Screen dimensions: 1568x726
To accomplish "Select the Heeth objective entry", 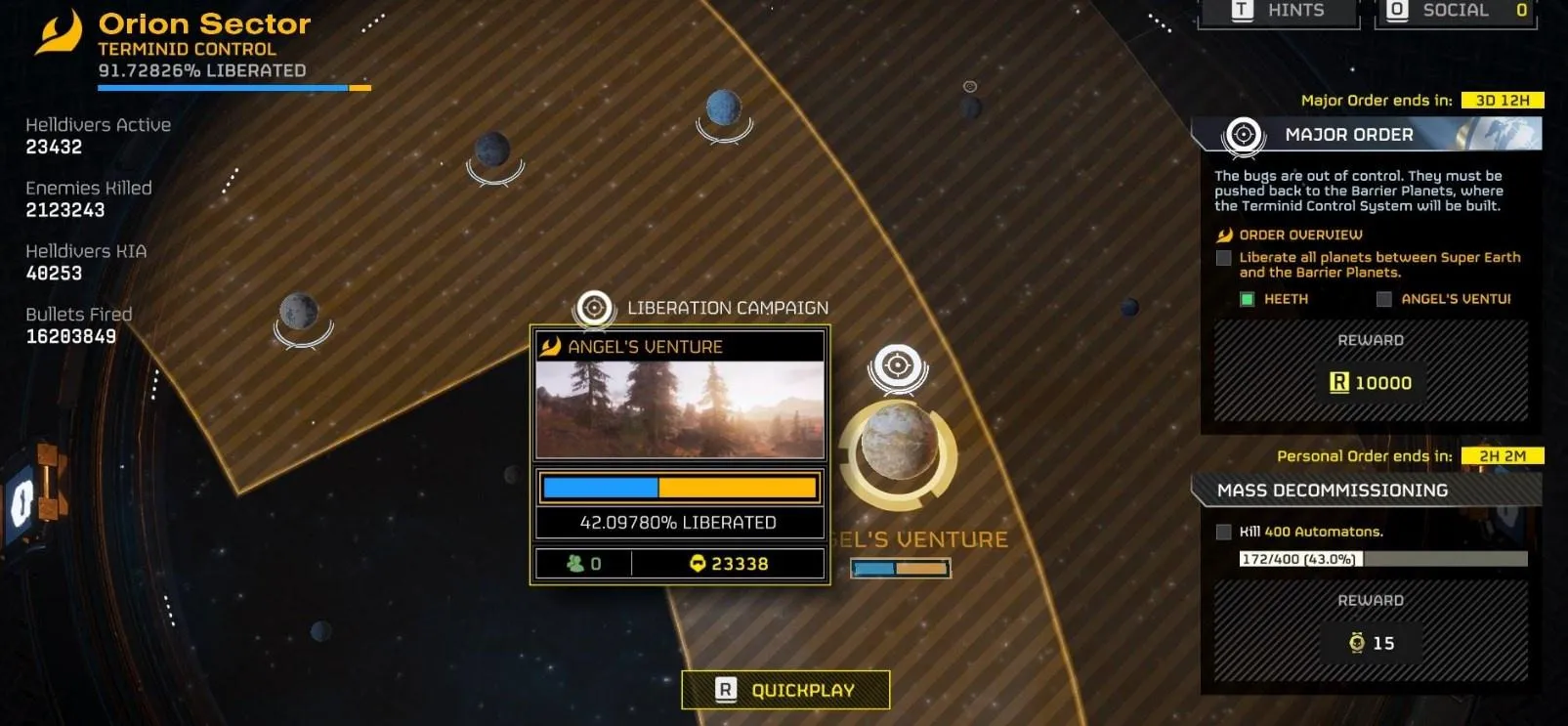I will coord(1285,299).
